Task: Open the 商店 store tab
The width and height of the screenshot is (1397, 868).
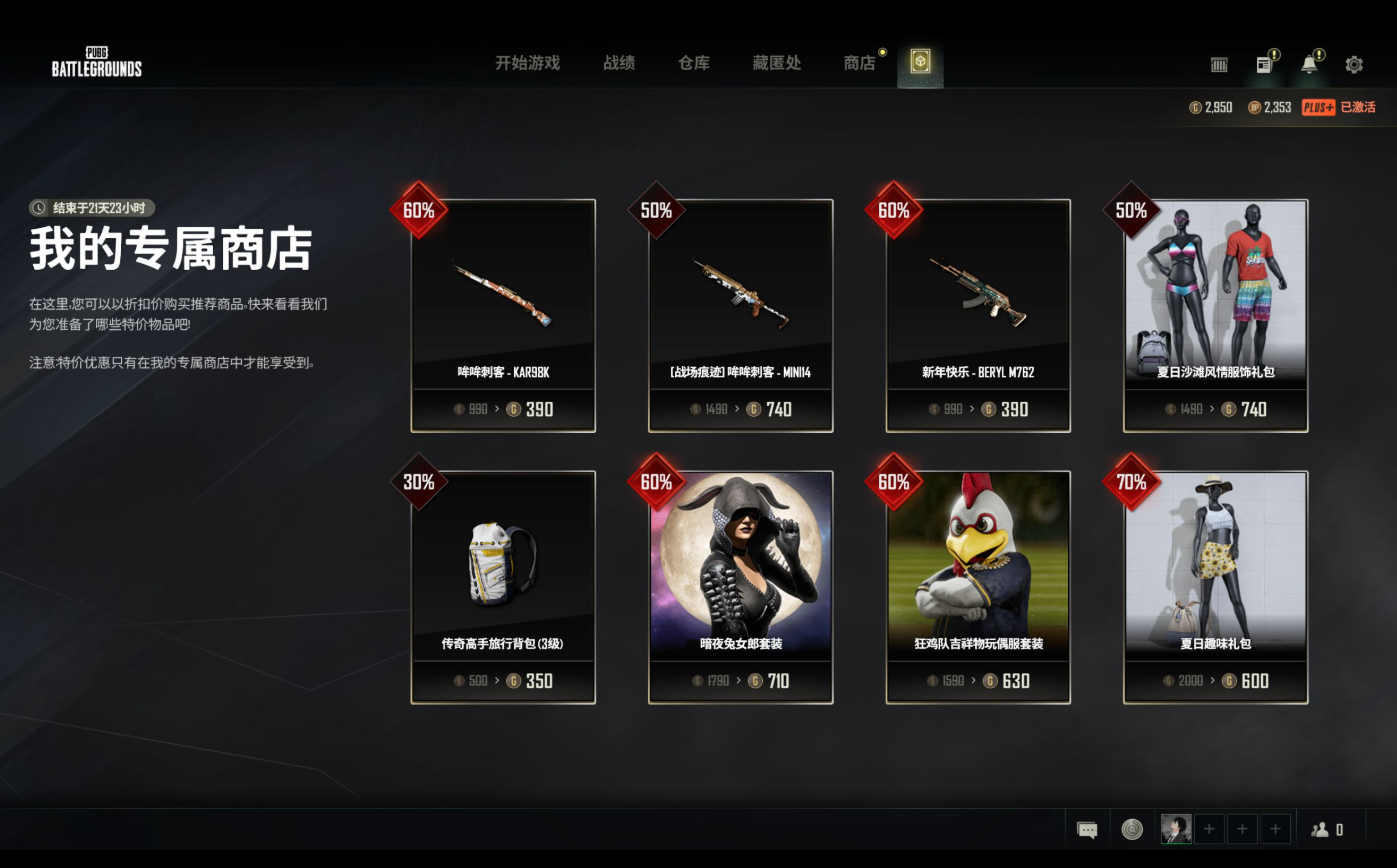Action: (859, 63)
